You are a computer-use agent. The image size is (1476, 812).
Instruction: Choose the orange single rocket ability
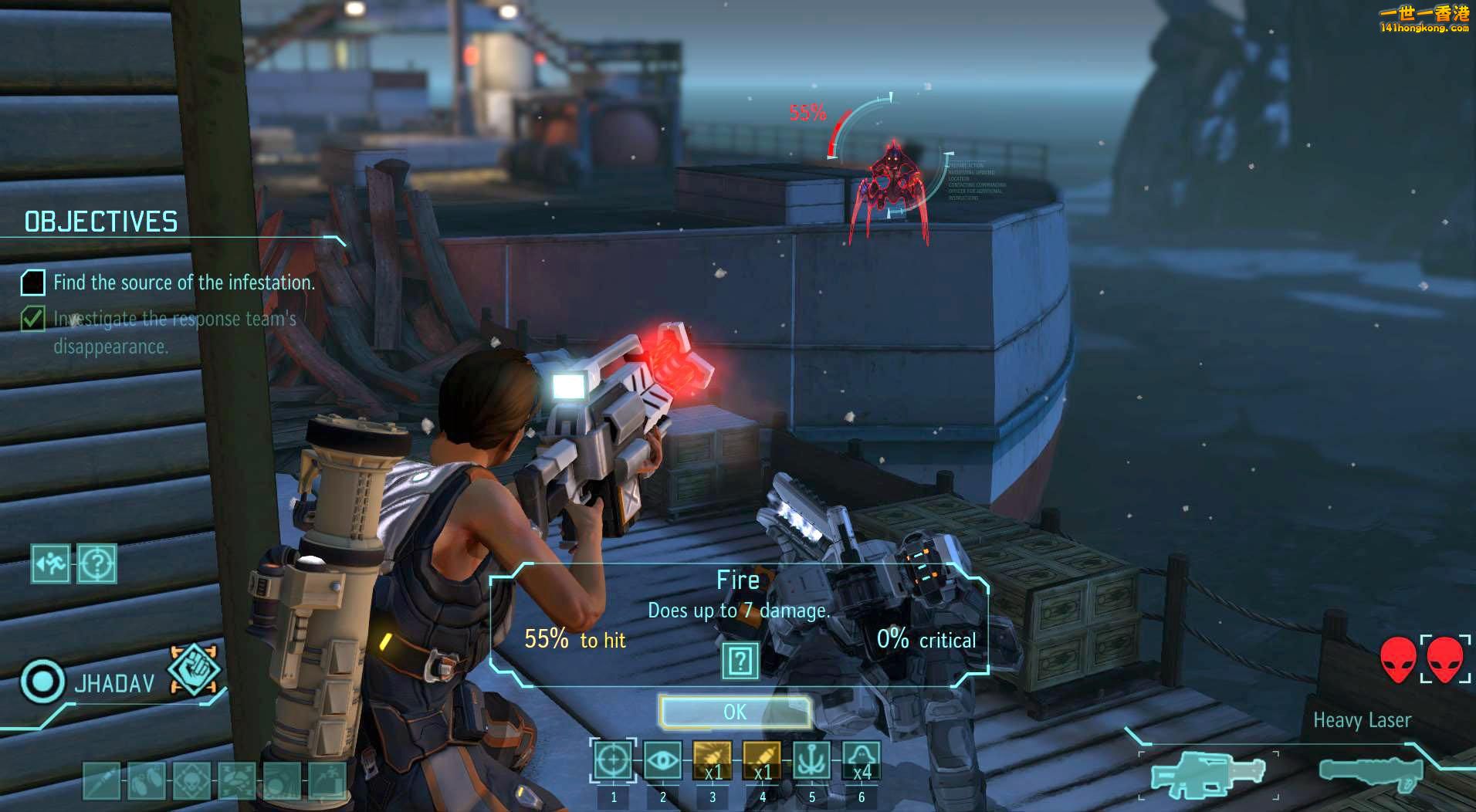(761, 761)
